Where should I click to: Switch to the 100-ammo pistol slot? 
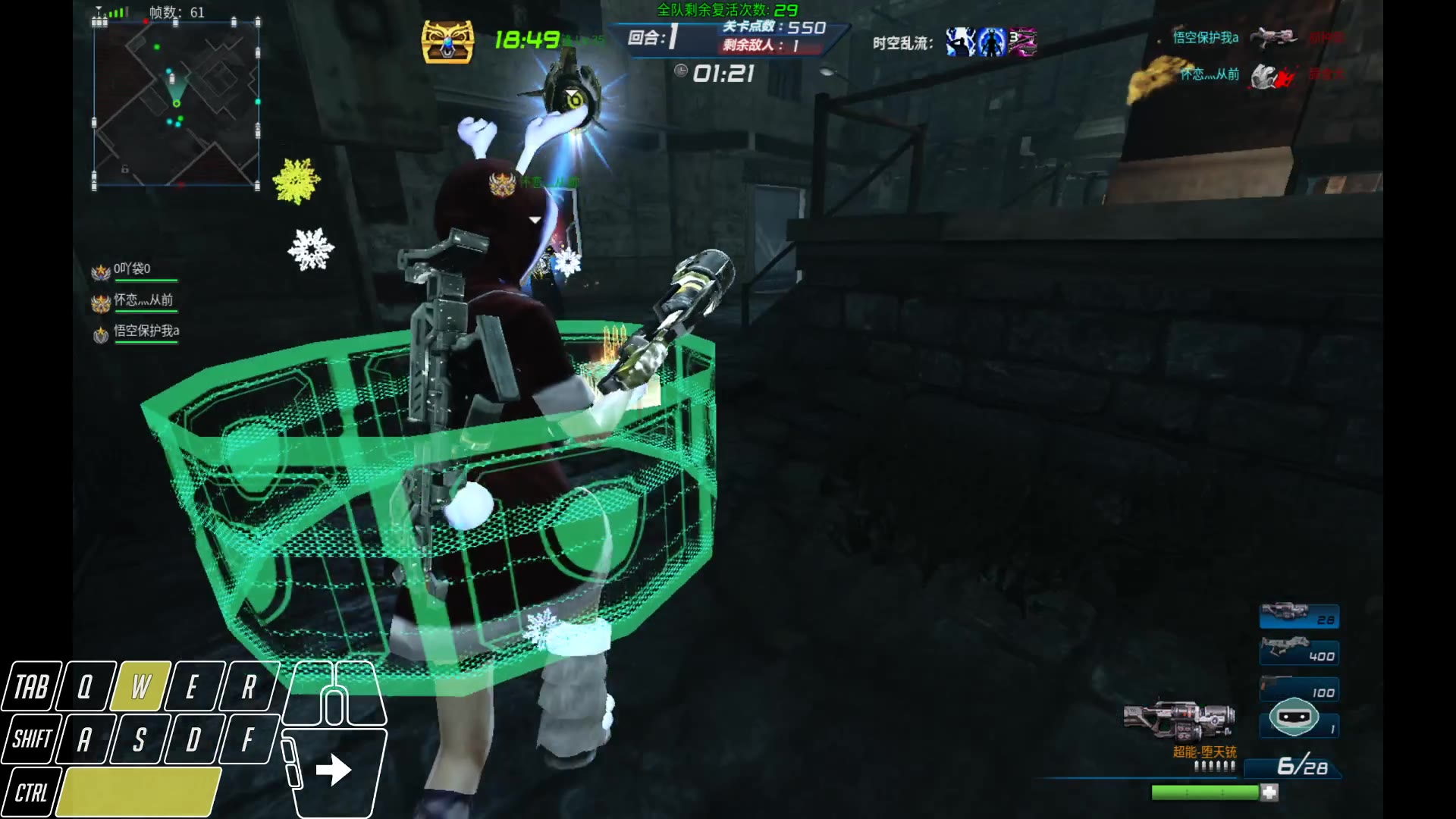(1298, 689)
